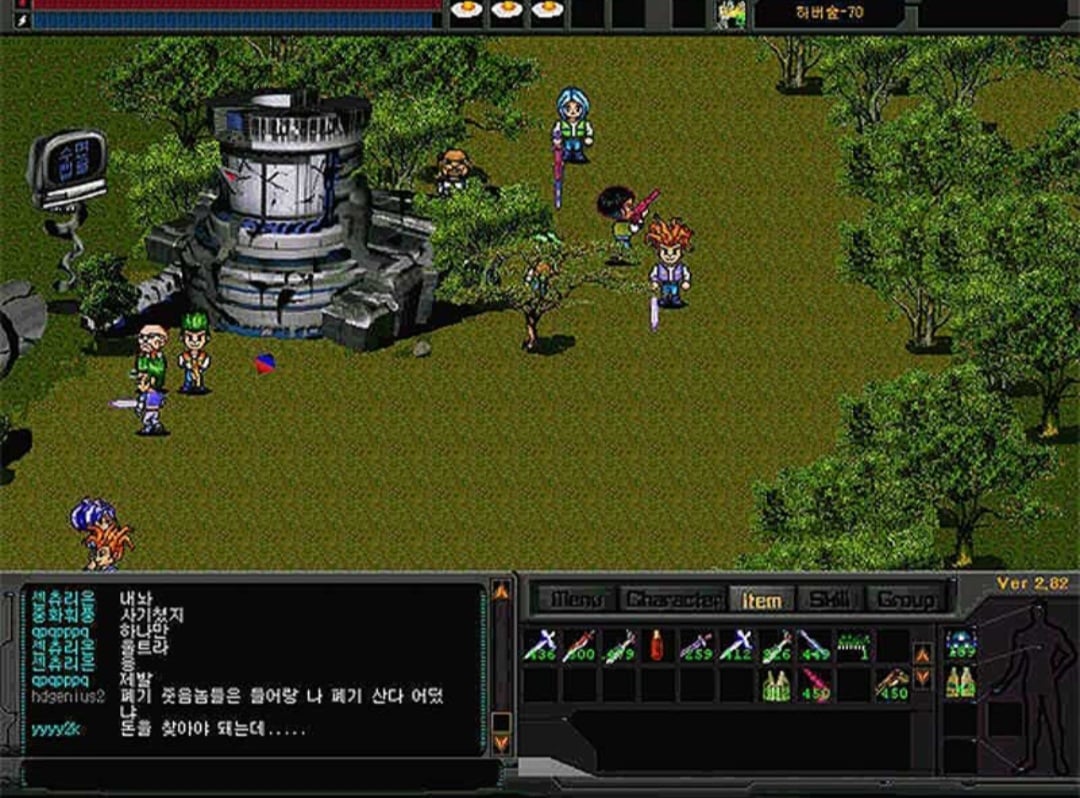Show the Skill tab

829,599
